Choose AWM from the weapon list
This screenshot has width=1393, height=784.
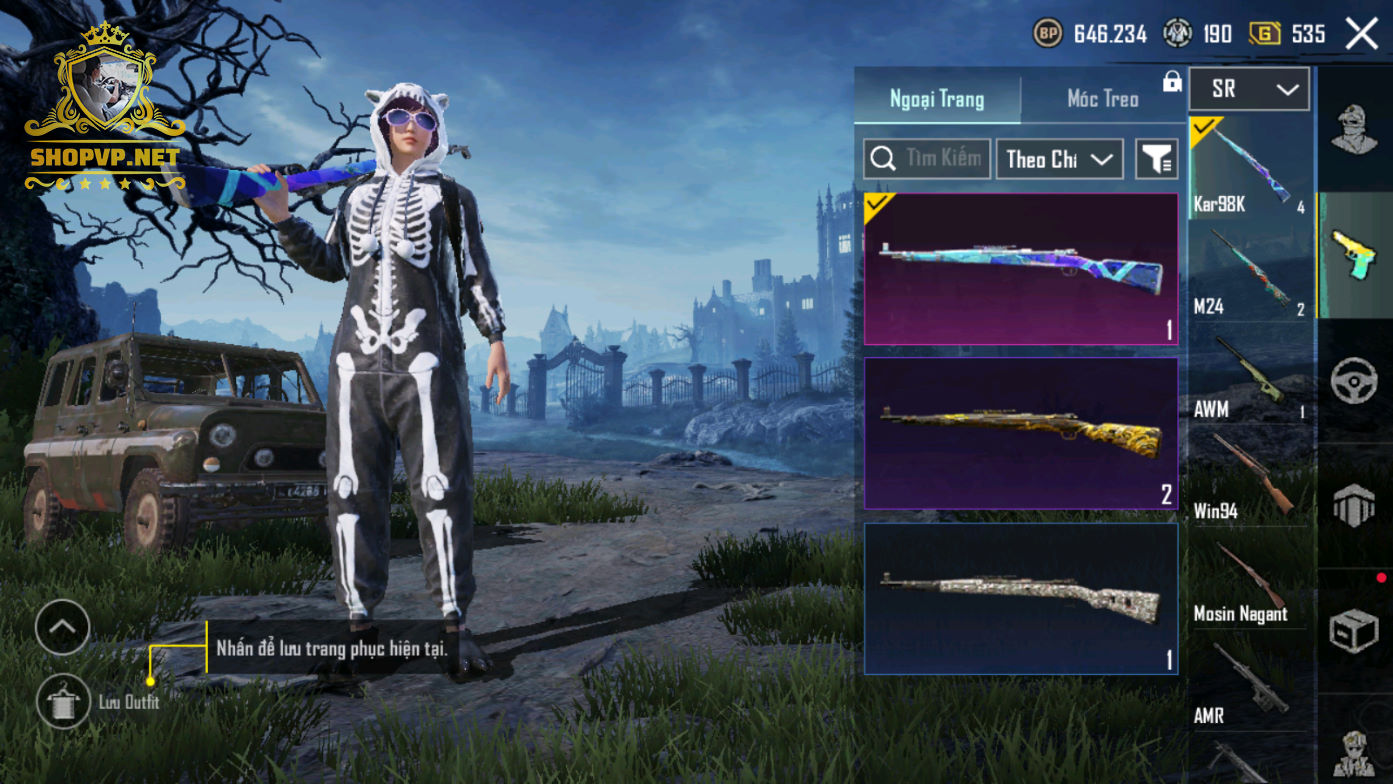1250,374
